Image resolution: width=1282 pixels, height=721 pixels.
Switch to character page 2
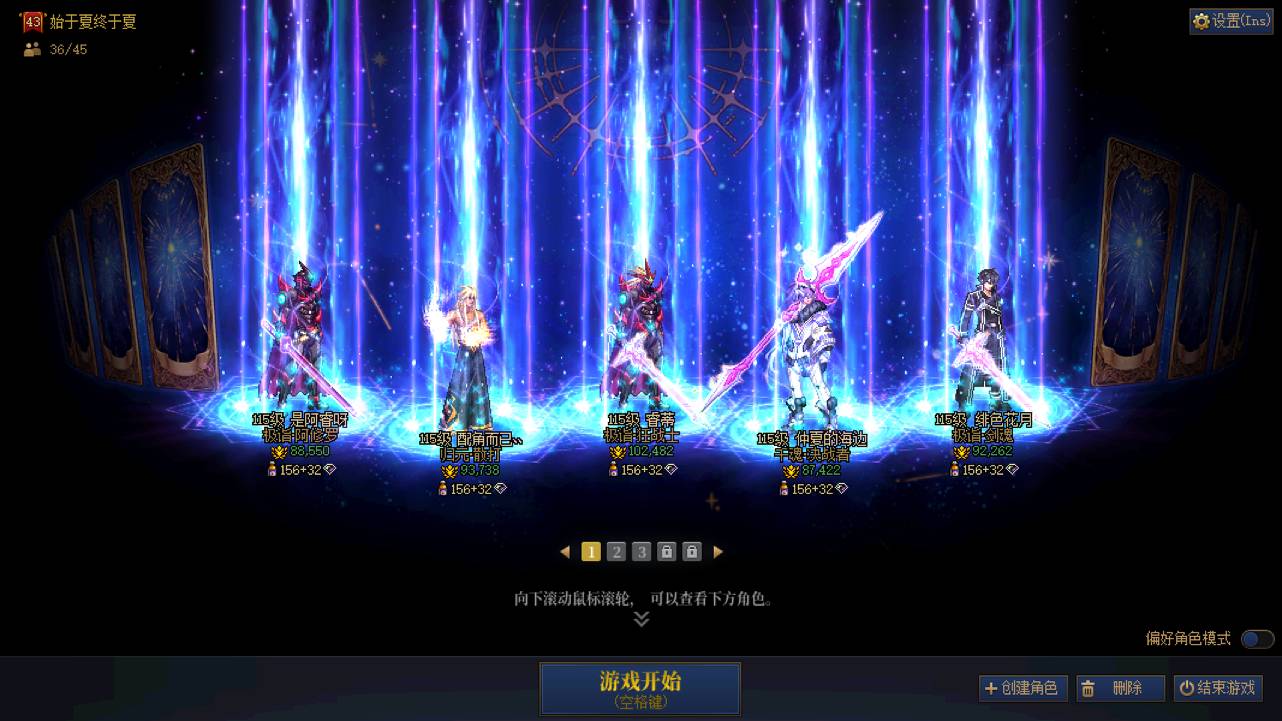(x=616, y=551)
